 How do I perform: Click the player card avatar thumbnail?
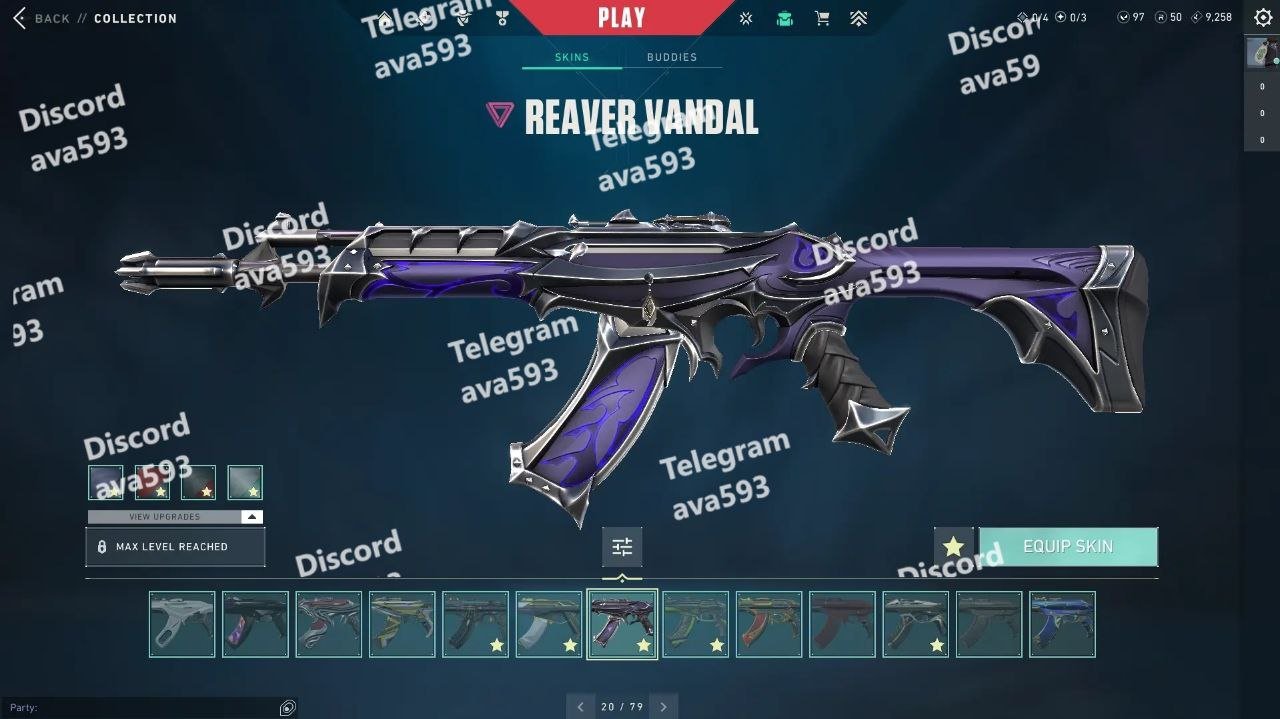1261,53
